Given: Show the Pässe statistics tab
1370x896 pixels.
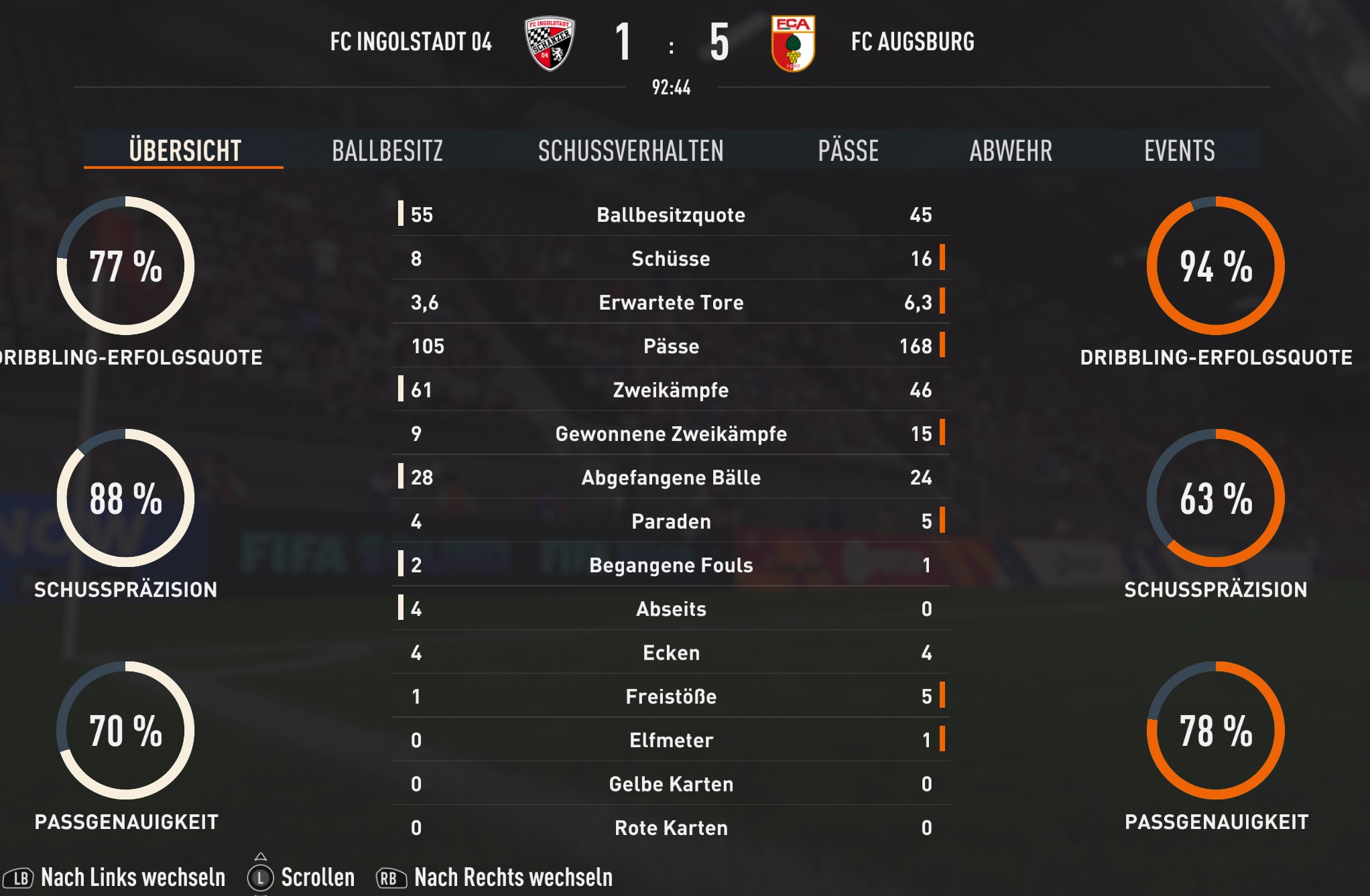Looking at the screenshot, I should [848, 150].
